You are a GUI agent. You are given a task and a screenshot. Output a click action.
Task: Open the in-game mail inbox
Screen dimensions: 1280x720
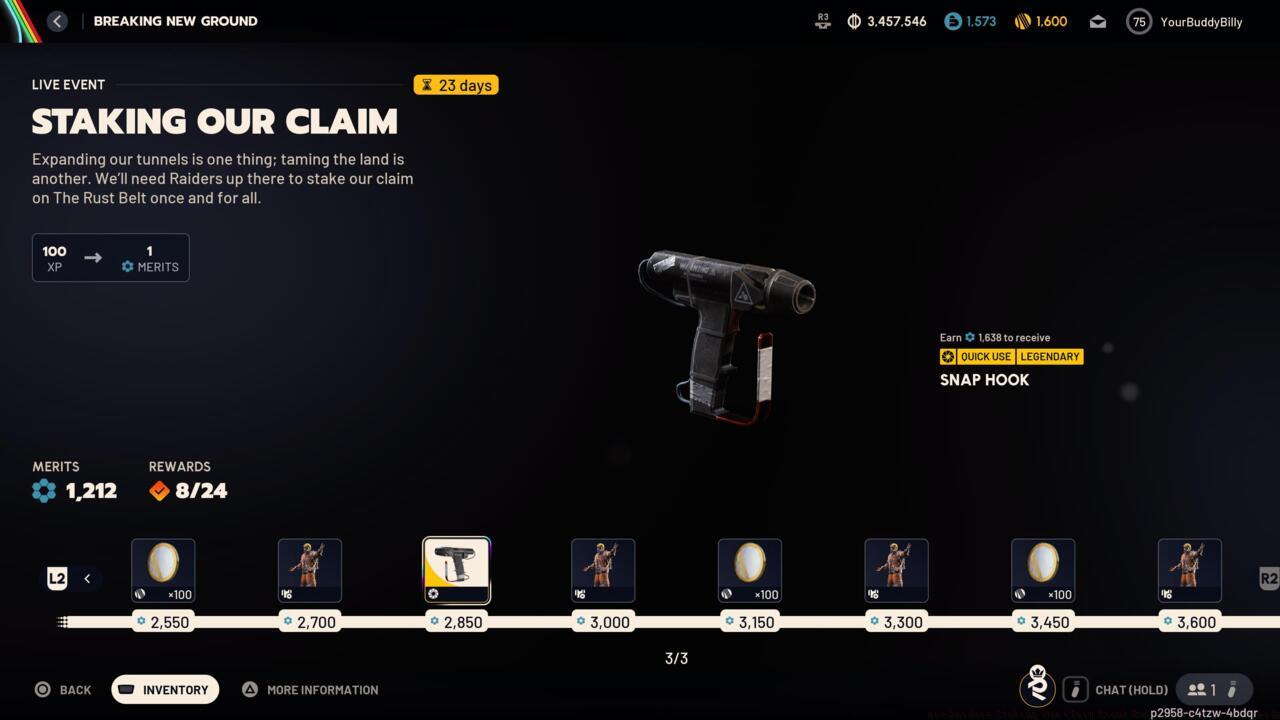point(1097,20)
